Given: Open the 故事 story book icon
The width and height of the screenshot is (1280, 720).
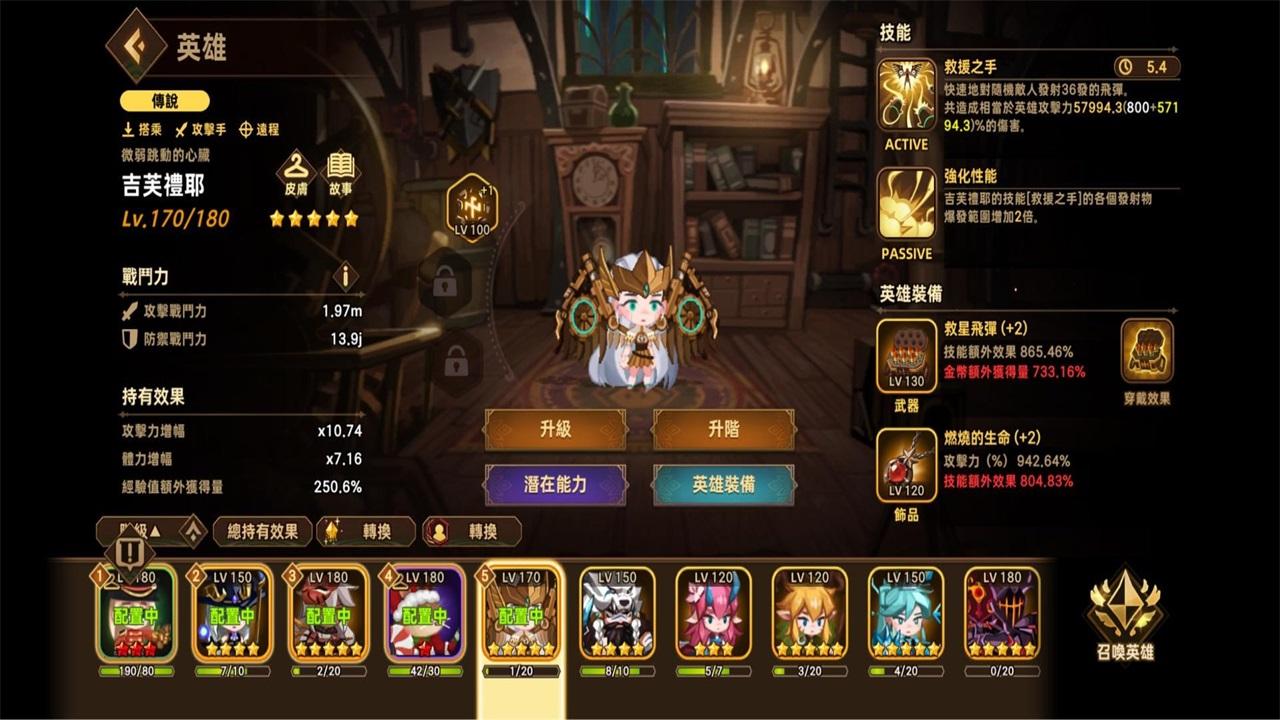Looking at the screenshot, I should 340,168.
